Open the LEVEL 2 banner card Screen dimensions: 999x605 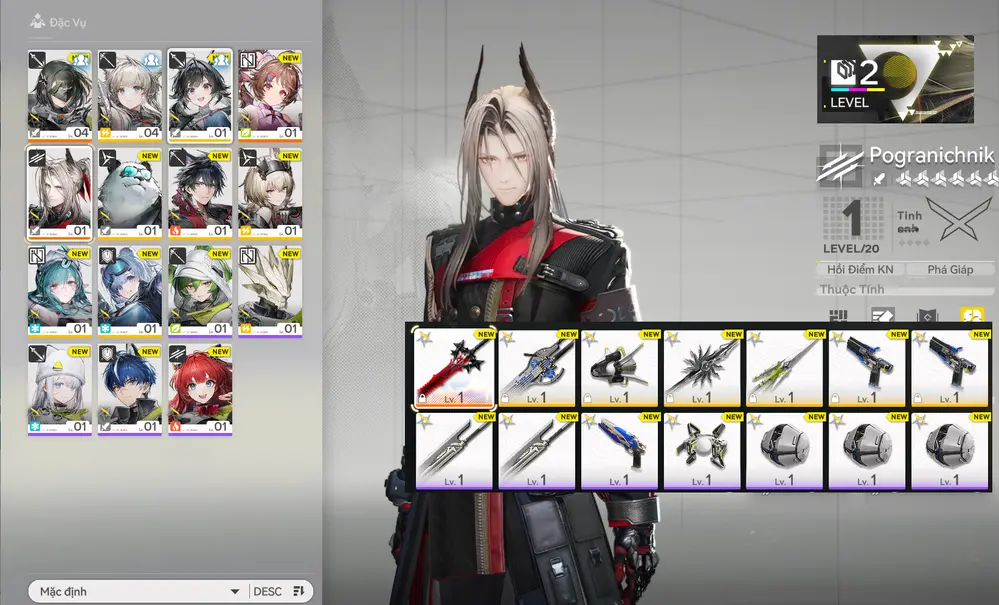point(895,79)
